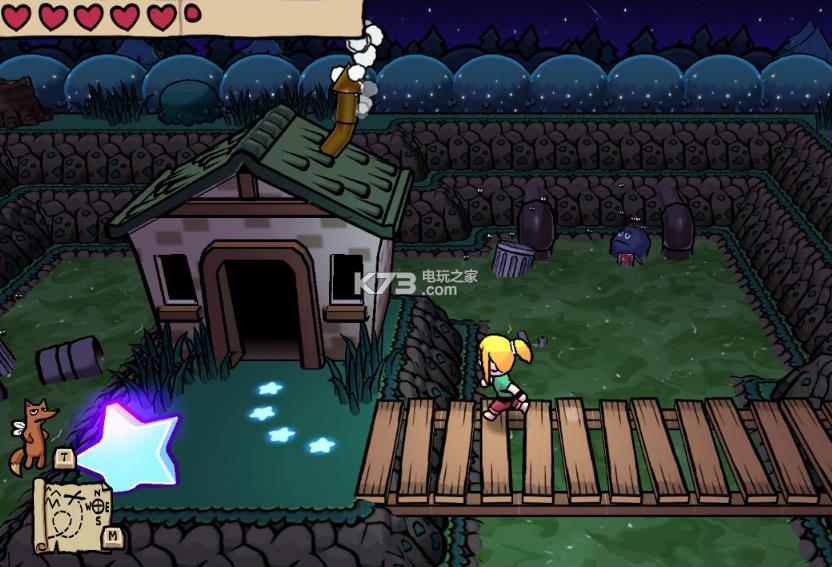Open the map scroll icon
The image size is (832, 567).
coord(70,513)
